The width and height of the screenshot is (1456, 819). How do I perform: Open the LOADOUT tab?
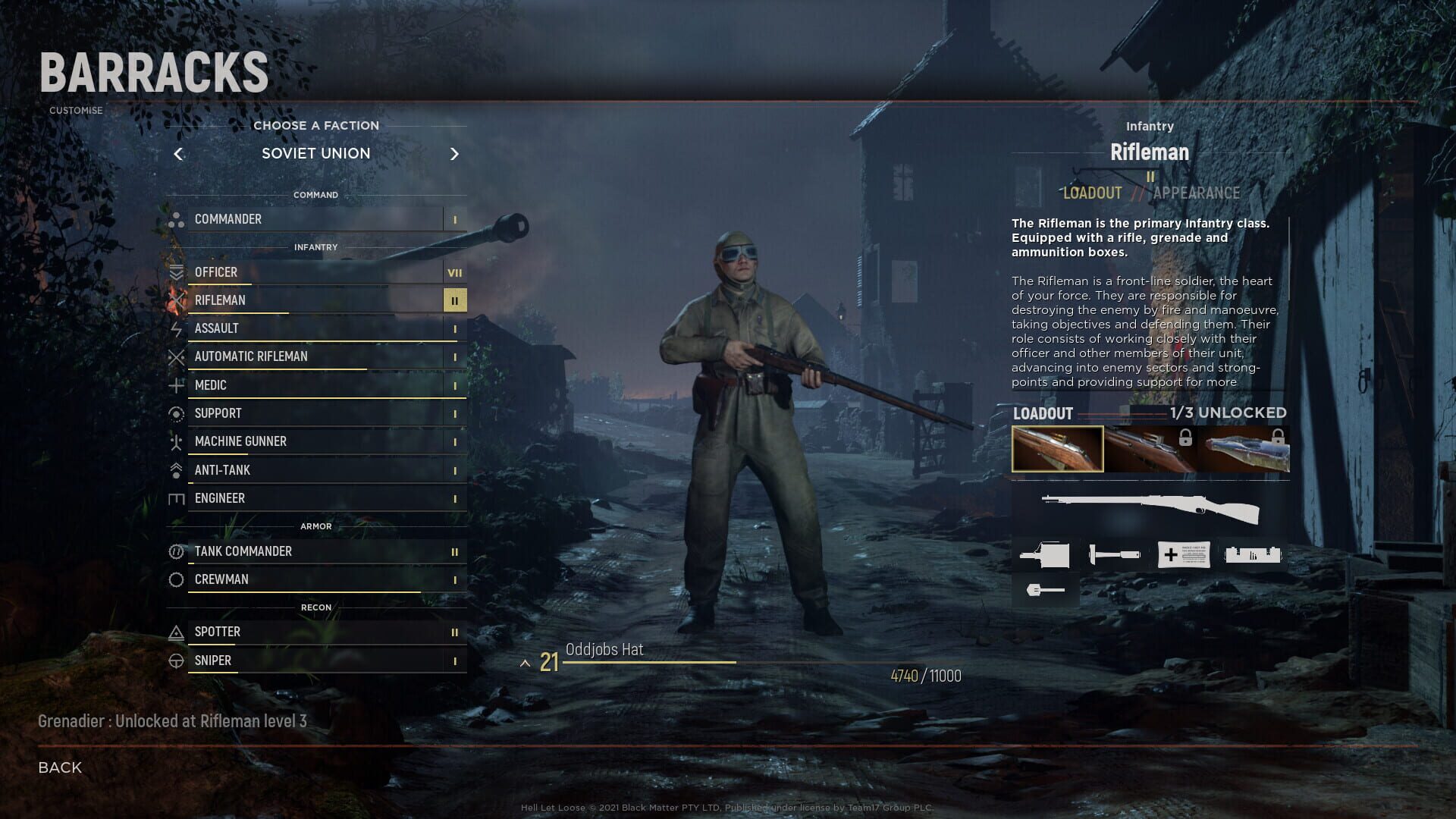[x=1092, y=193]
